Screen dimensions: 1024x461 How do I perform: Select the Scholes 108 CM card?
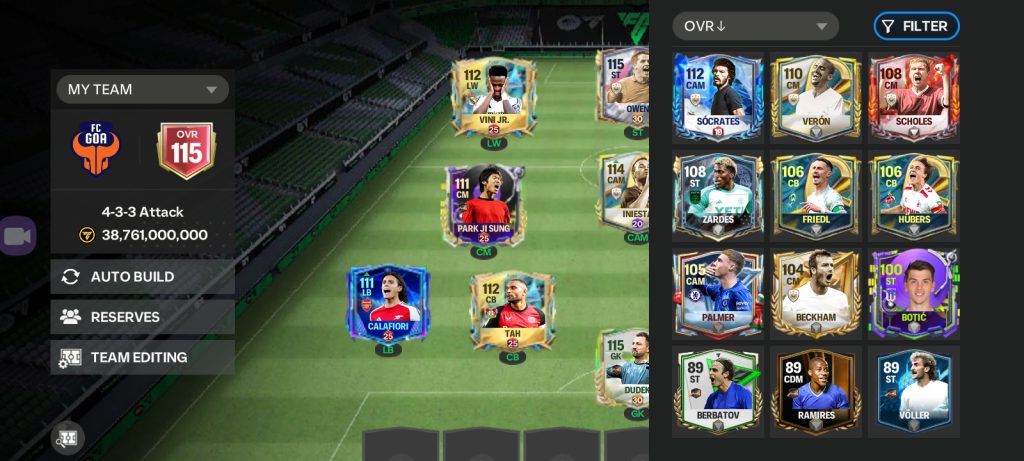click(913, 97)
